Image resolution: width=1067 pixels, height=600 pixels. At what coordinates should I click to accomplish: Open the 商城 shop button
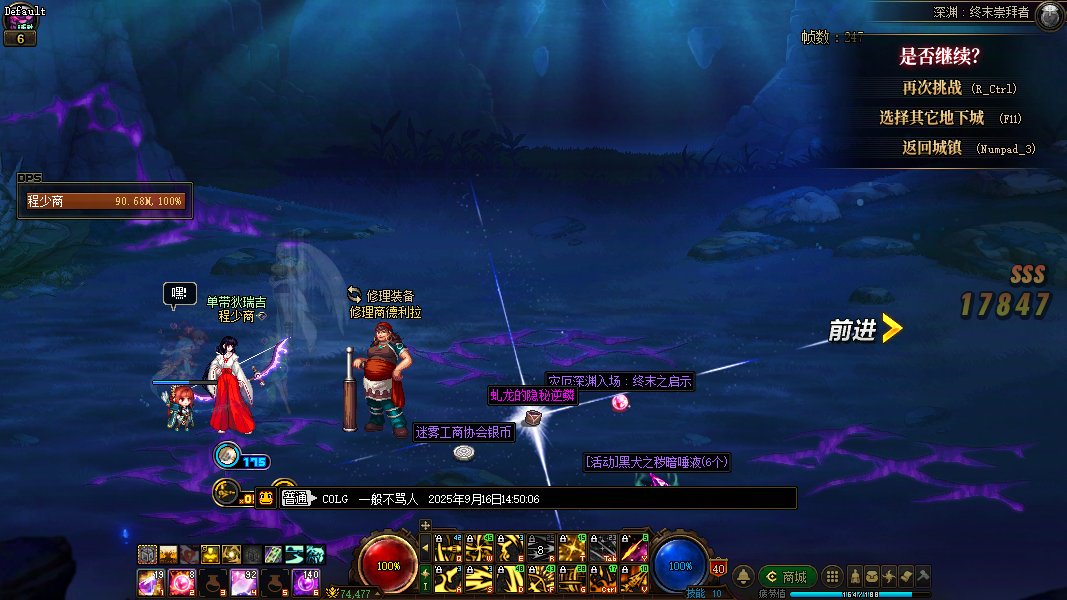coord(786,577)
